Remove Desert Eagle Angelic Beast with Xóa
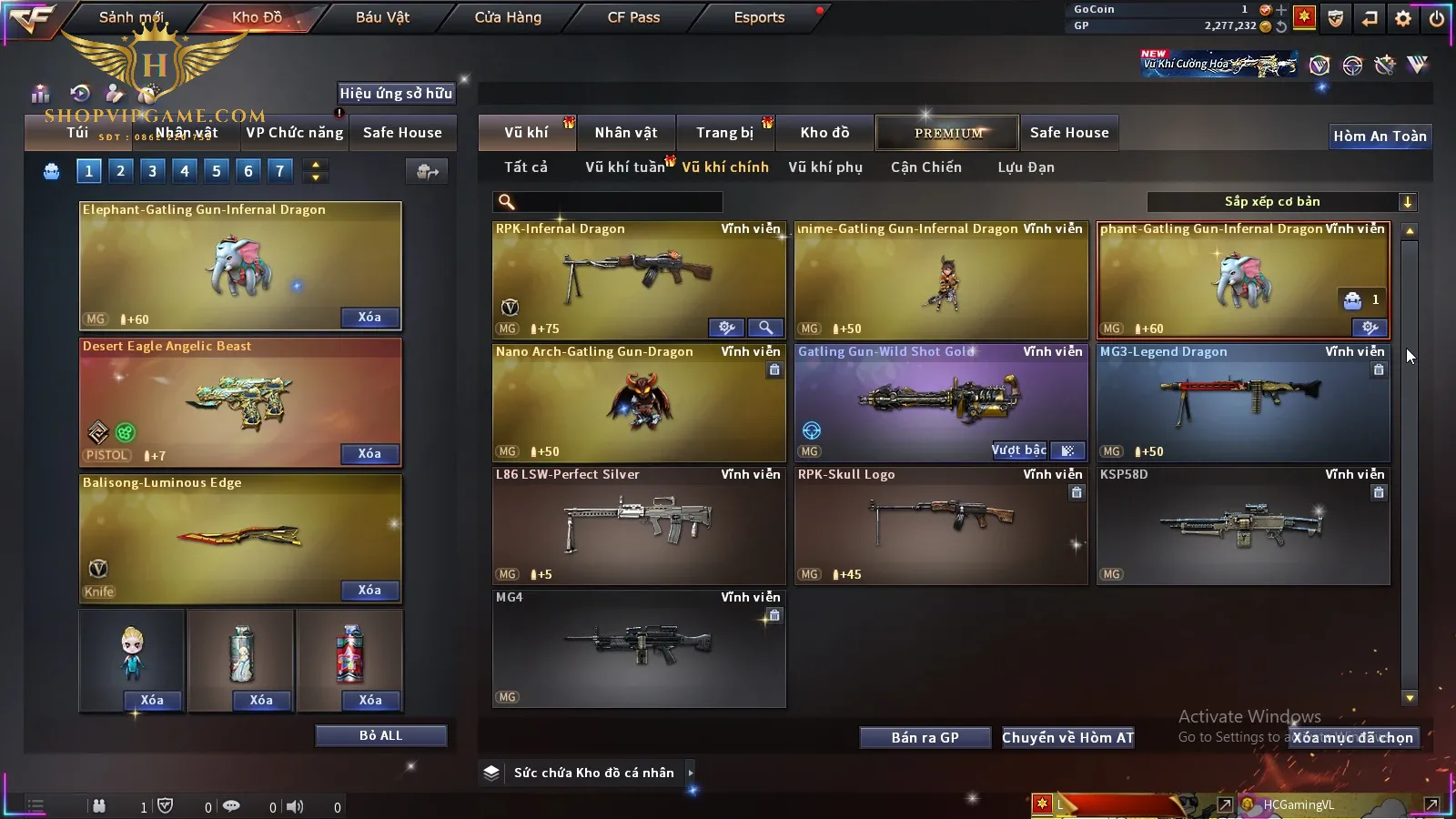Screen dimensions: 1456x819 click(369, 454)
